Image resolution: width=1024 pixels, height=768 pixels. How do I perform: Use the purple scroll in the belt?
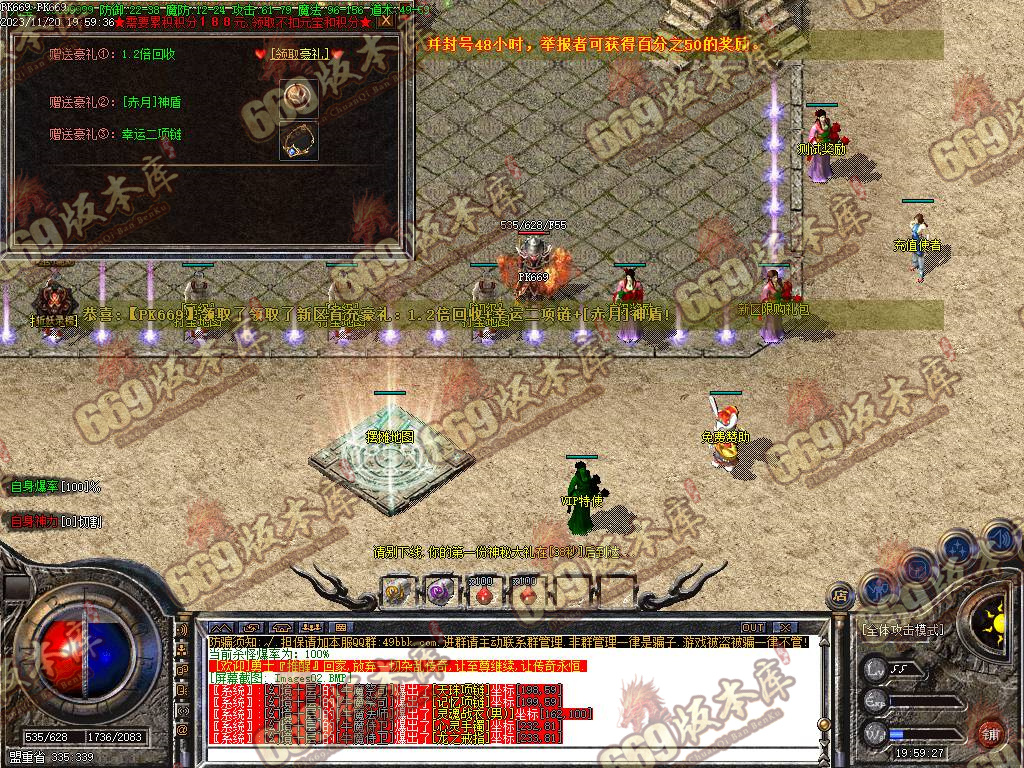[x=438, y=591]
